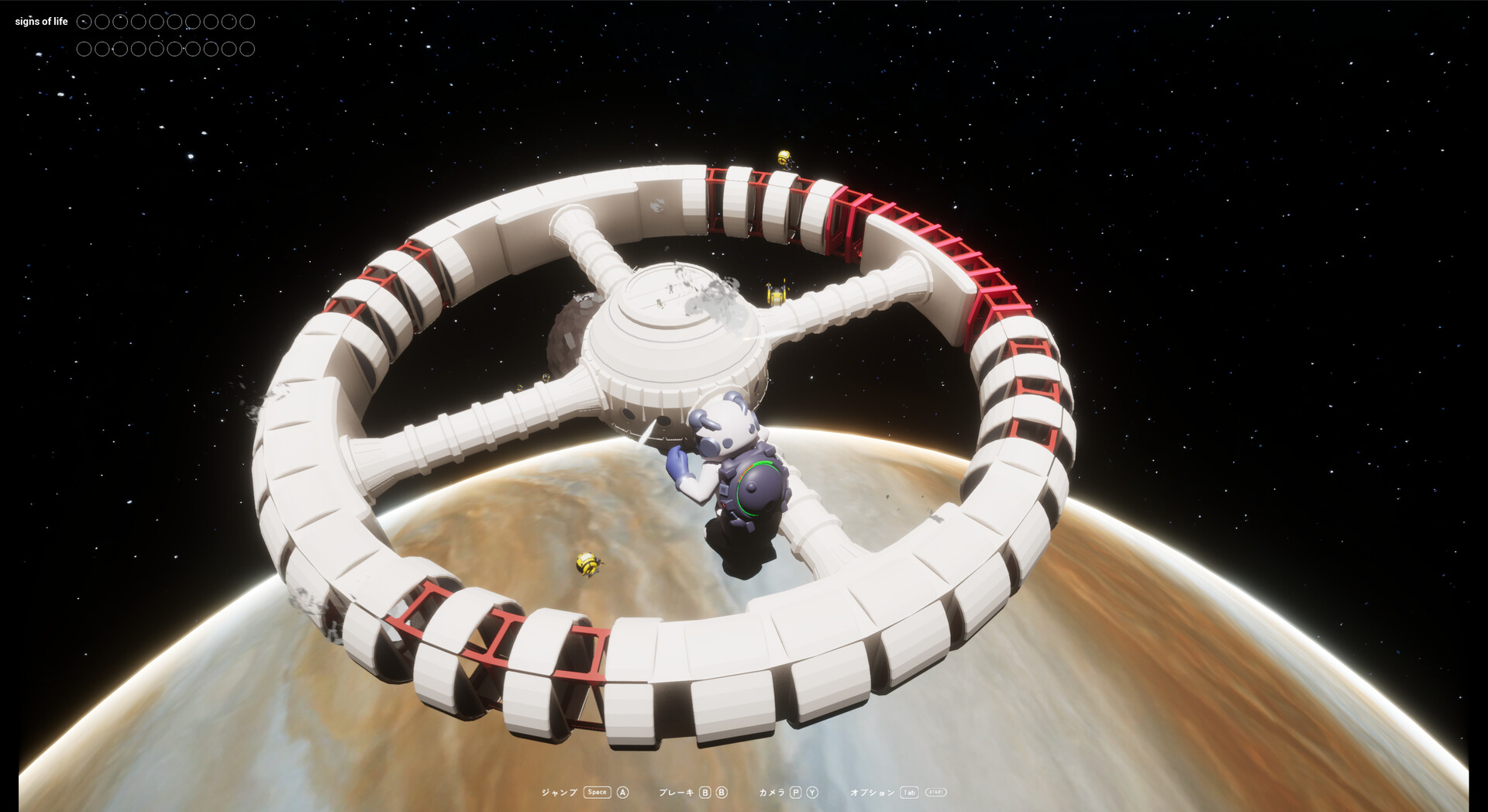Click the ブレーキ control label
1488x812 pixels.
click(677, 792)
